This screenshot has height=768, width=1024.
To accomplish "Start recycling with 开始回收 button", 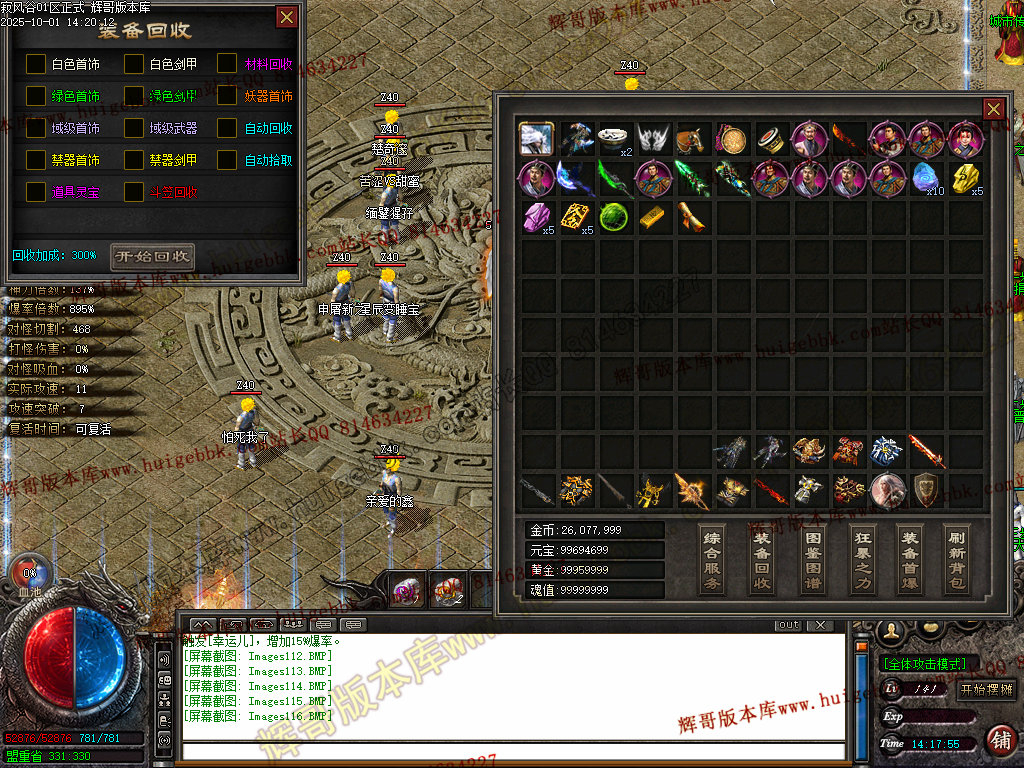I will tap(152, 256).
